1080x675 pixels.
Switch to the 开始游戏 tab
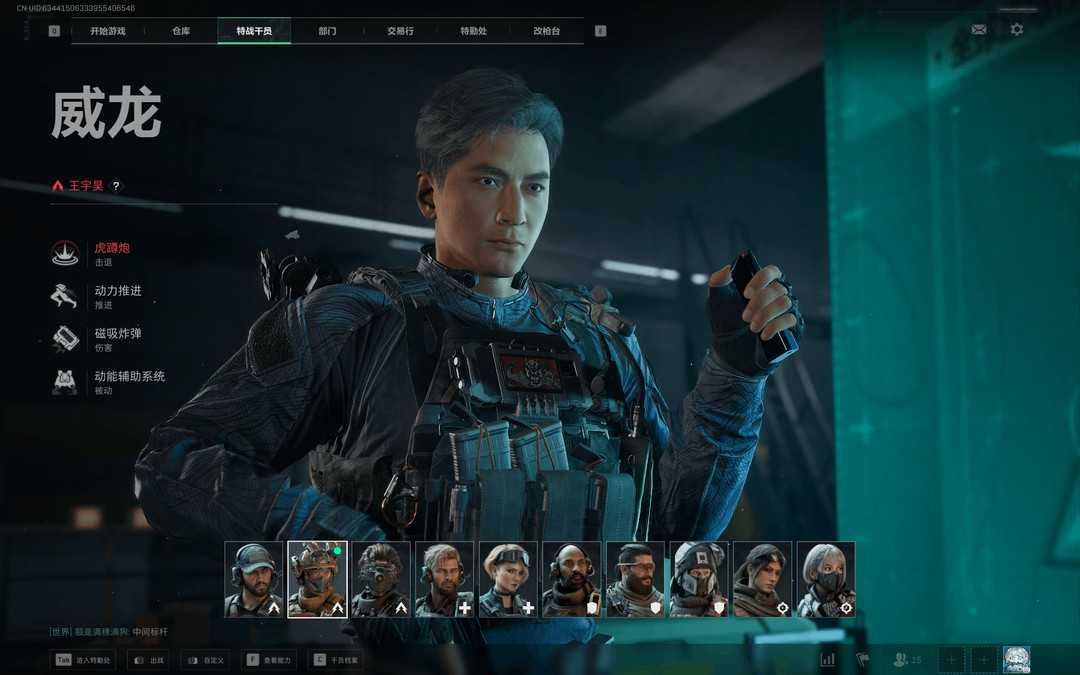point(107,31)
